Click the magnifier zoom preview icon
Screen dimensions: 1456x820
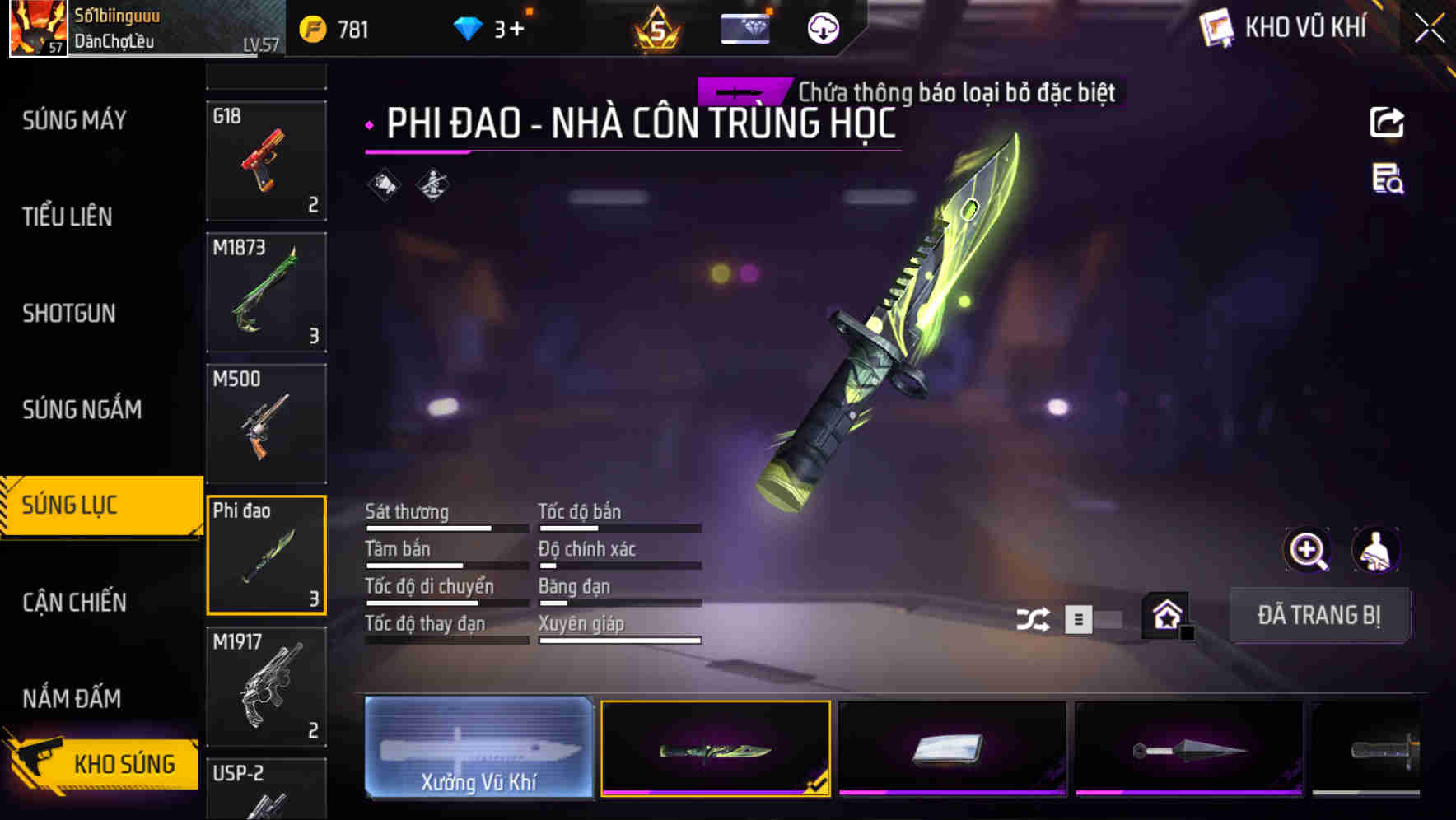[1308, 550]
